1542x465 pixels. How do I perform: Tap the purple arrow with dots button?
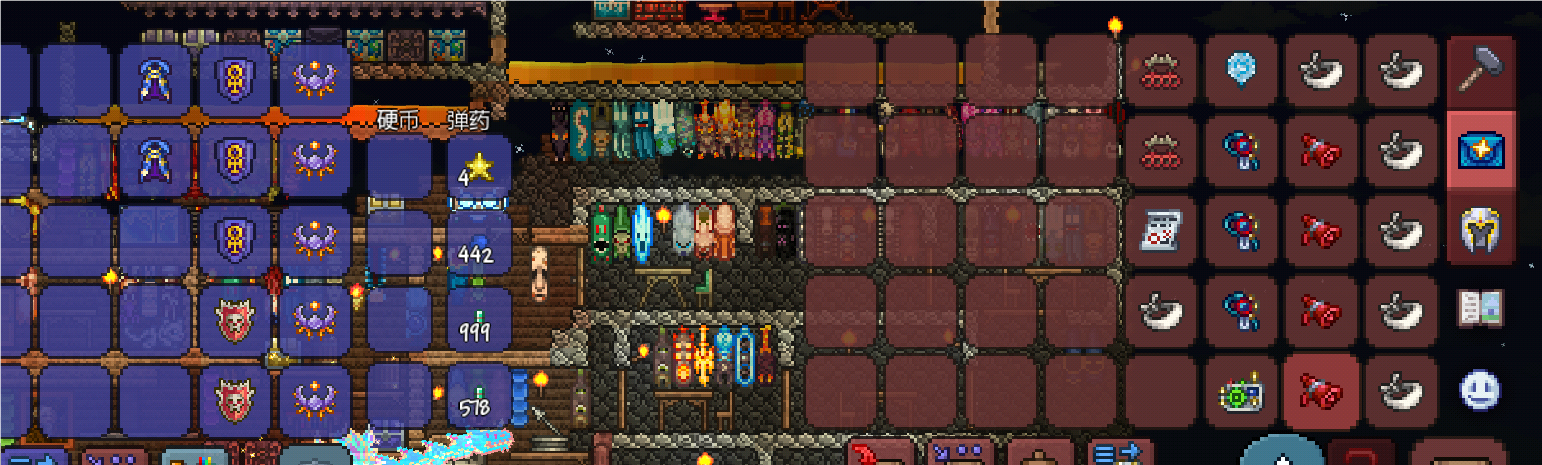958,453
